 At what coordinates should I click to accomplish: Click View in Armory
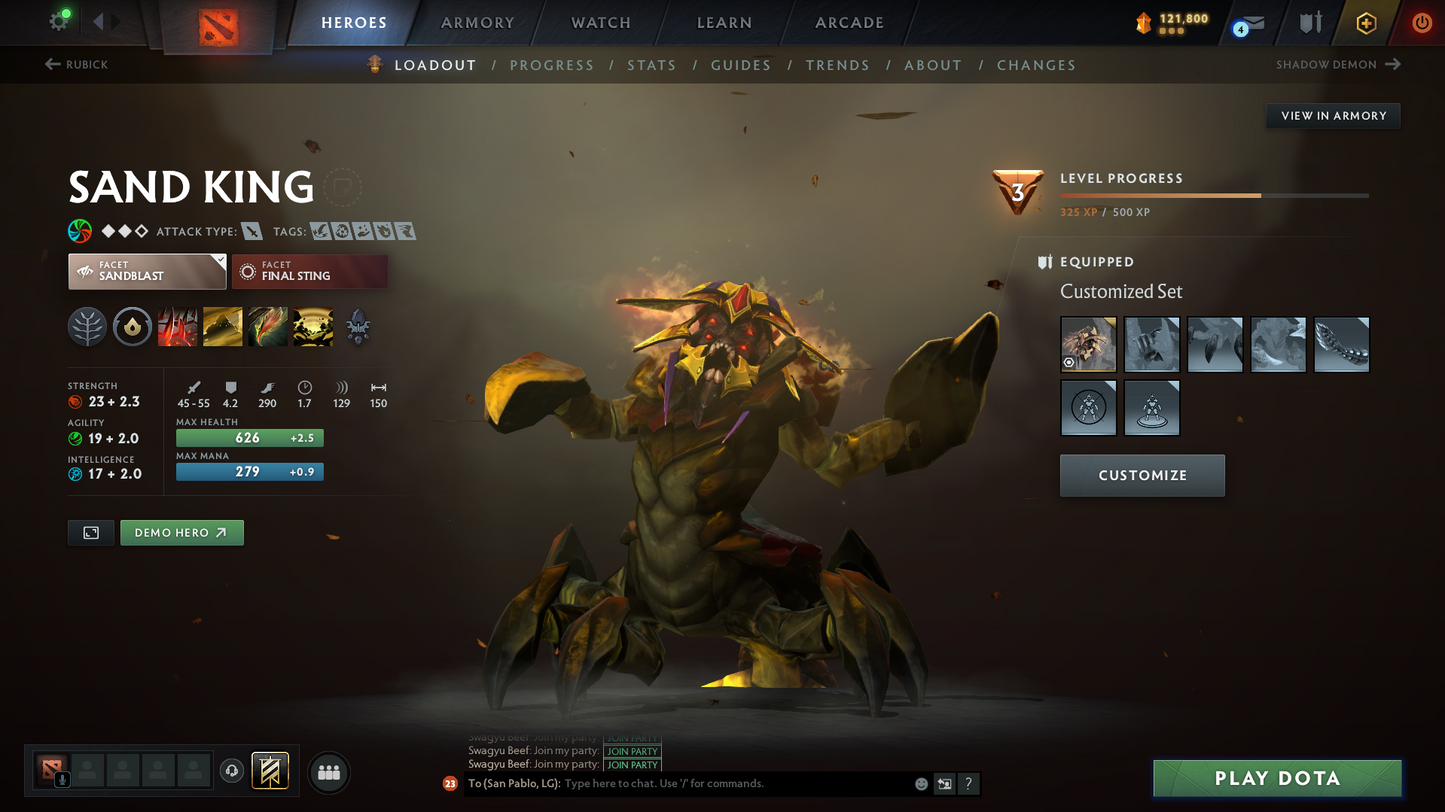[1333, 116]
